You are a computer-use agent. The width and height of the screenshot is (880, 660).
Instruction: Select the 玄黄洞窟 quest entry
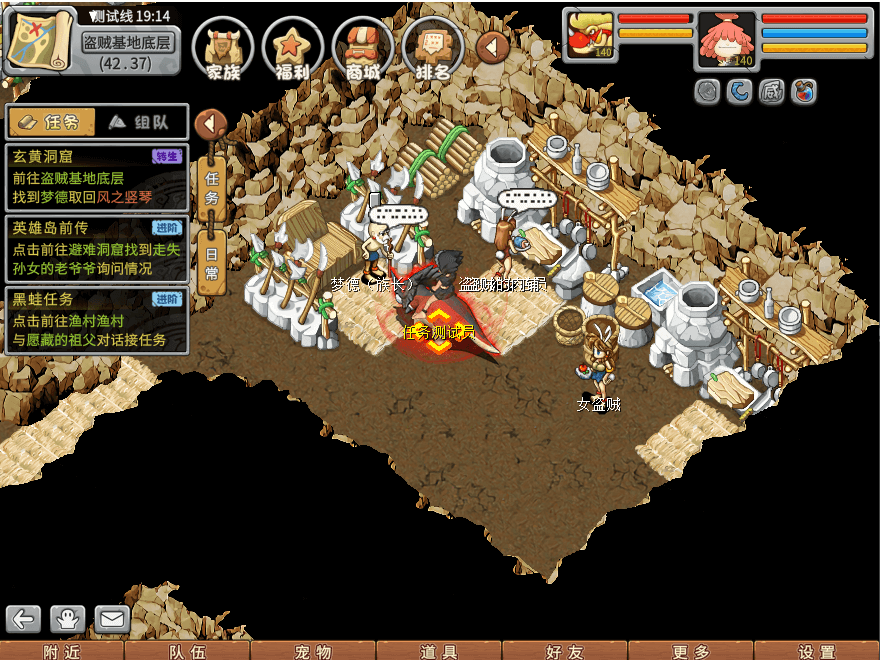tap(96, 178)
